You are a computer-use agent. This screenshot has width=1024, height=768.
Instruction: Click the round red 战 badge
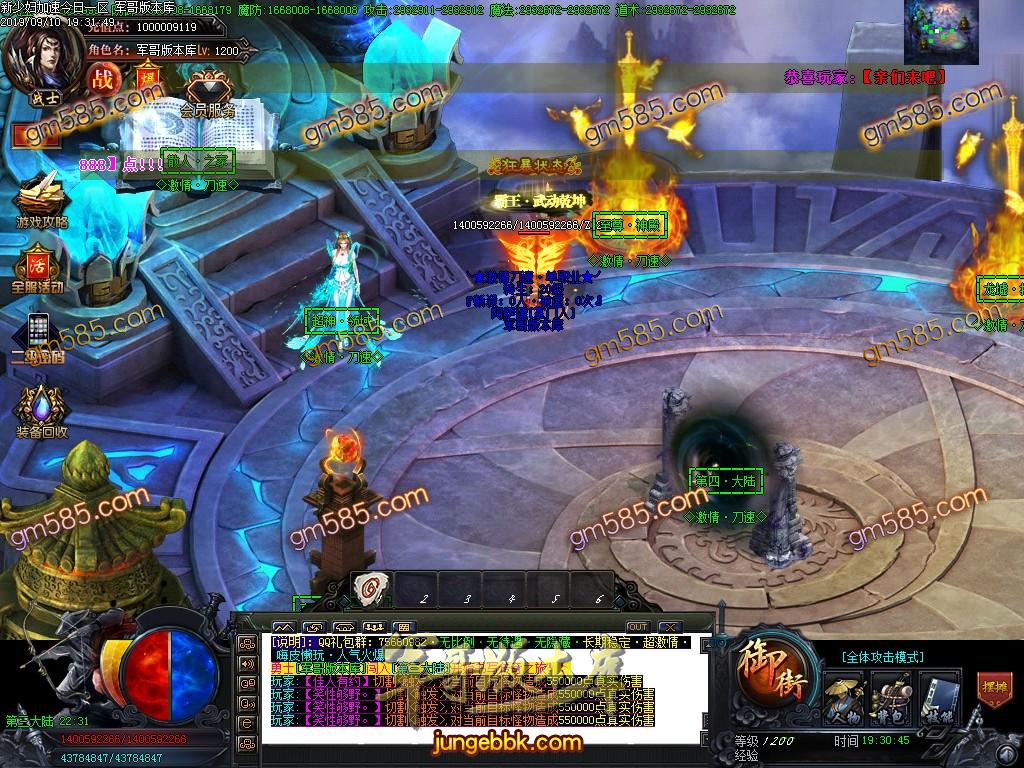pos(102,78)
